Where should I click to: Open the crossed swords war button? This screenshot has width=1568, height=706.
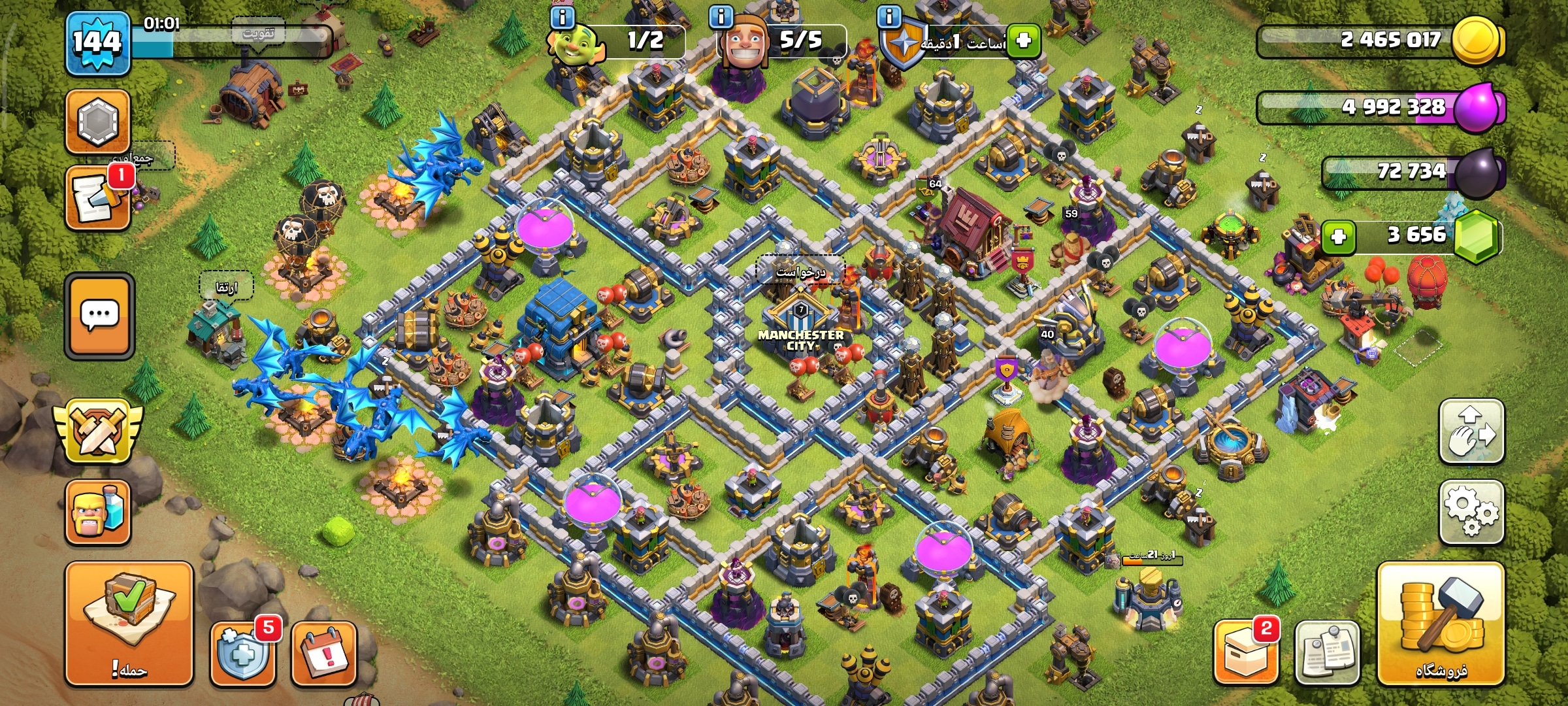(98, 431)
